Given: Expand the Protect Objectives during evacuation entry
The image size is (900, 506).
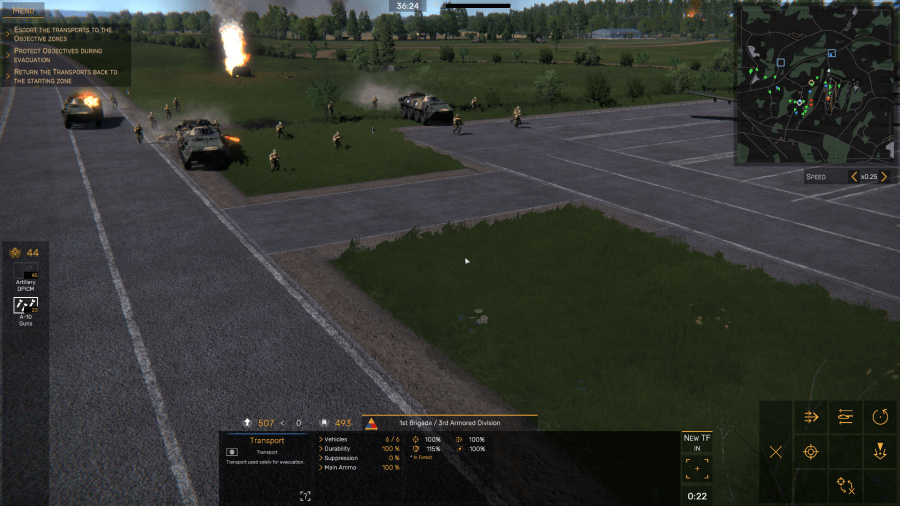Looking at the screenshot, I should (x=59, y=54).
